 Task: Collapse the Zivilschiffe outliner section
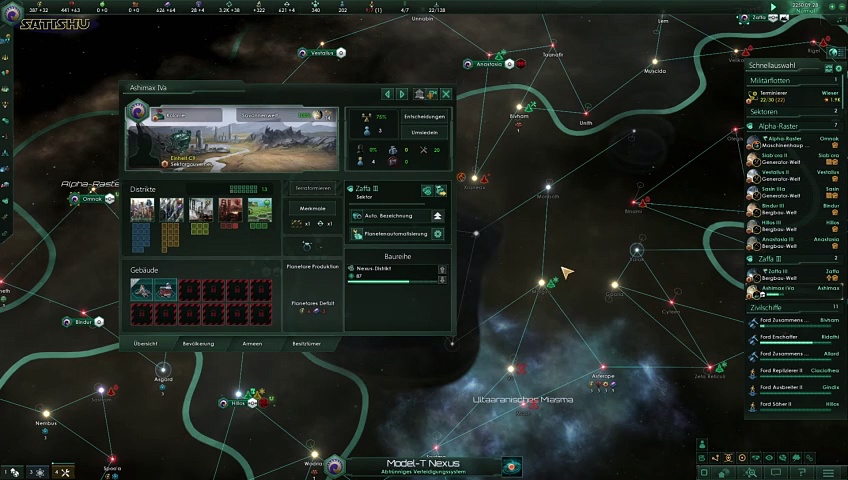click(x=790, y=307)
